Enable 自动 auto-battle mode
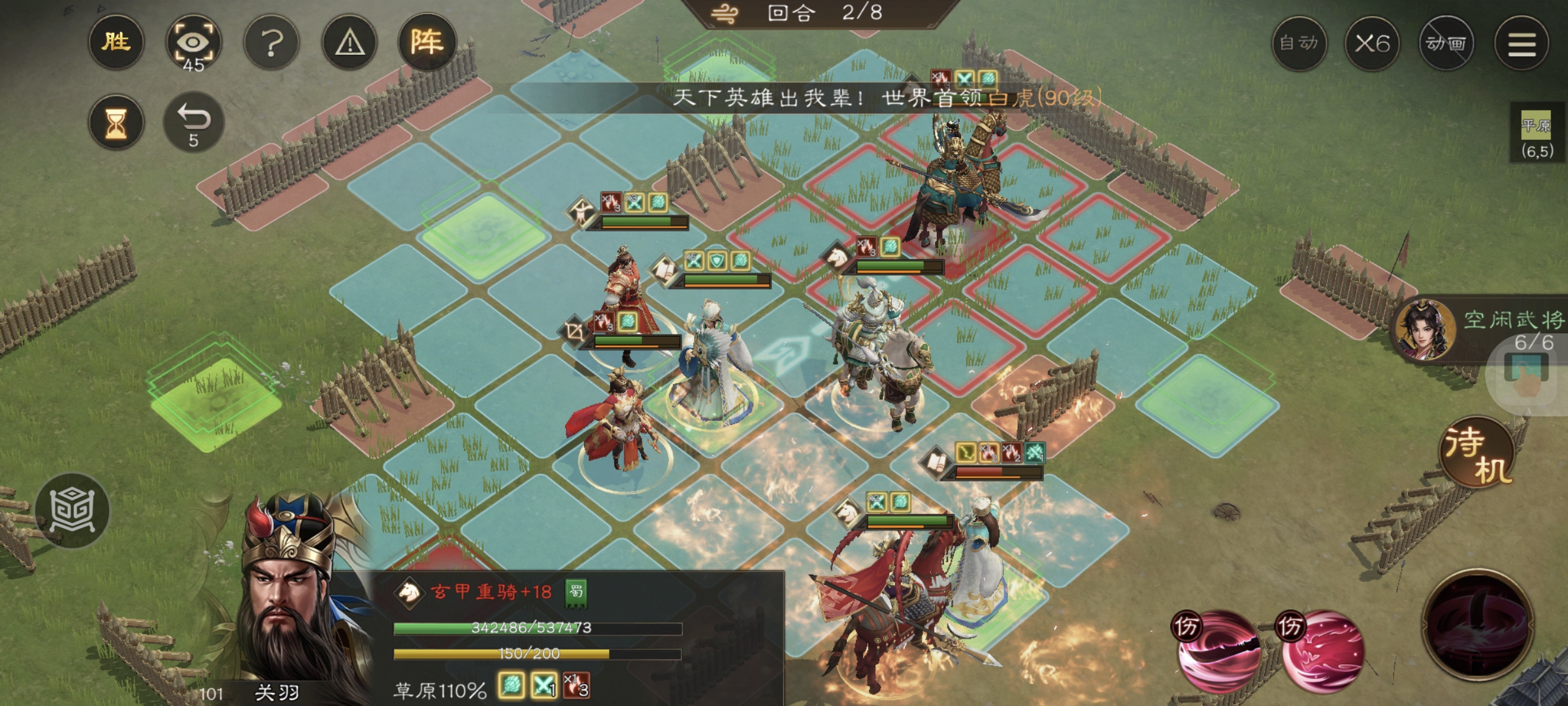Viewport: 1568px width, 706px height. 1301,44
